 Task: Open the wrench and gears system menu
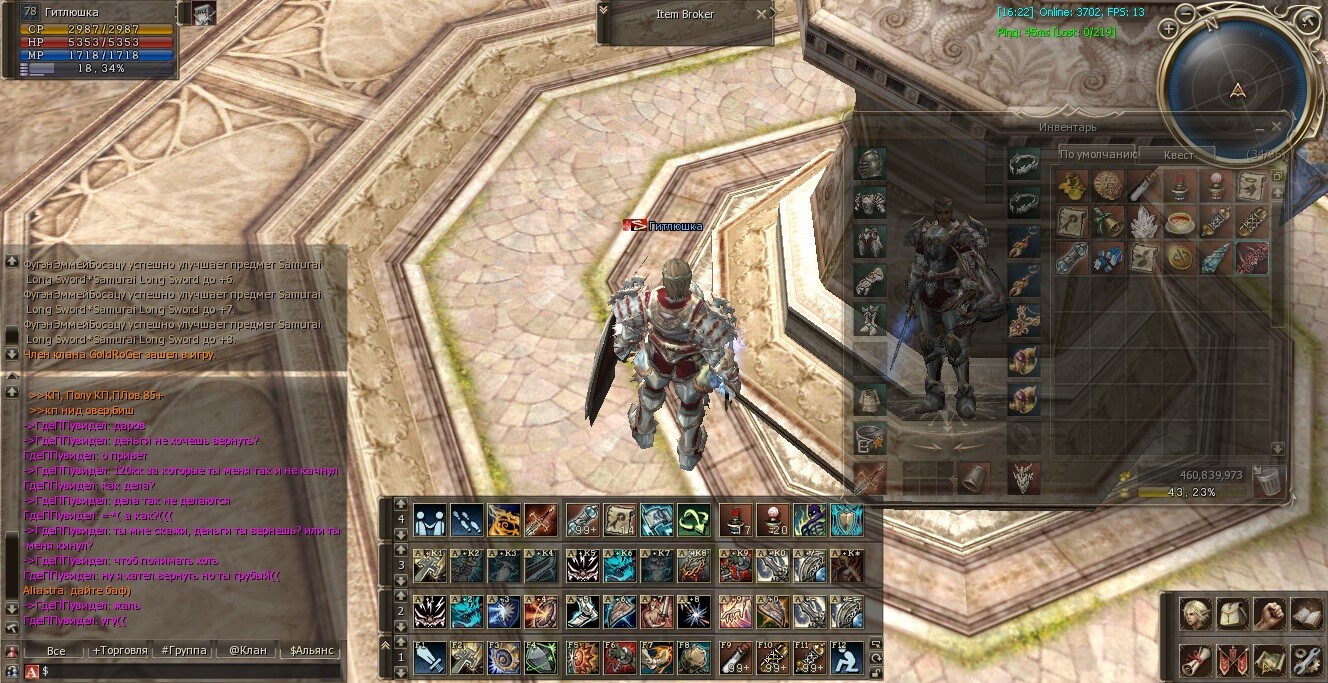click(x=1305, y=659)
